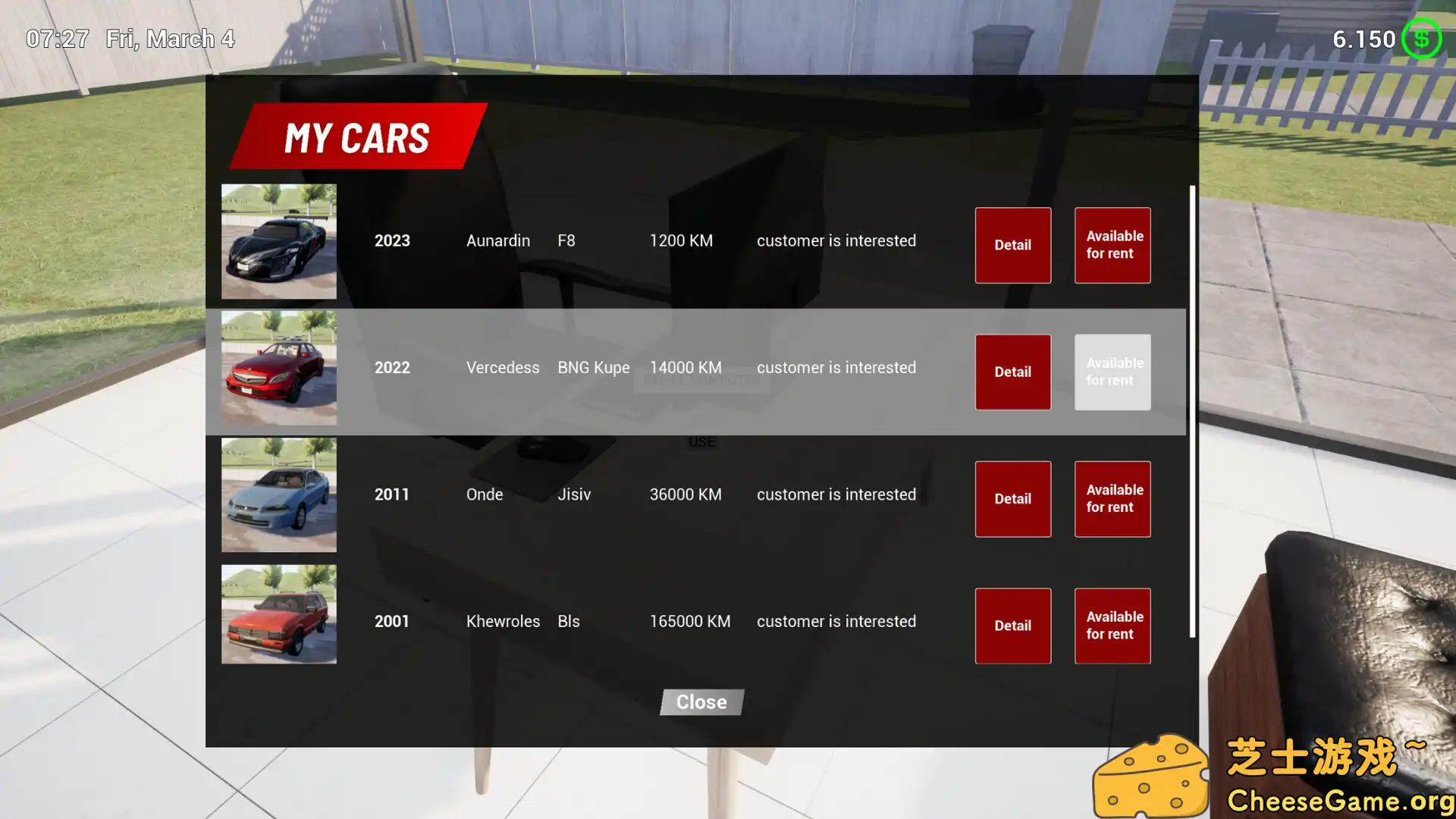1456x819 pixels.
Task: Click the MY CARS header banner
Action: (356, 137)
